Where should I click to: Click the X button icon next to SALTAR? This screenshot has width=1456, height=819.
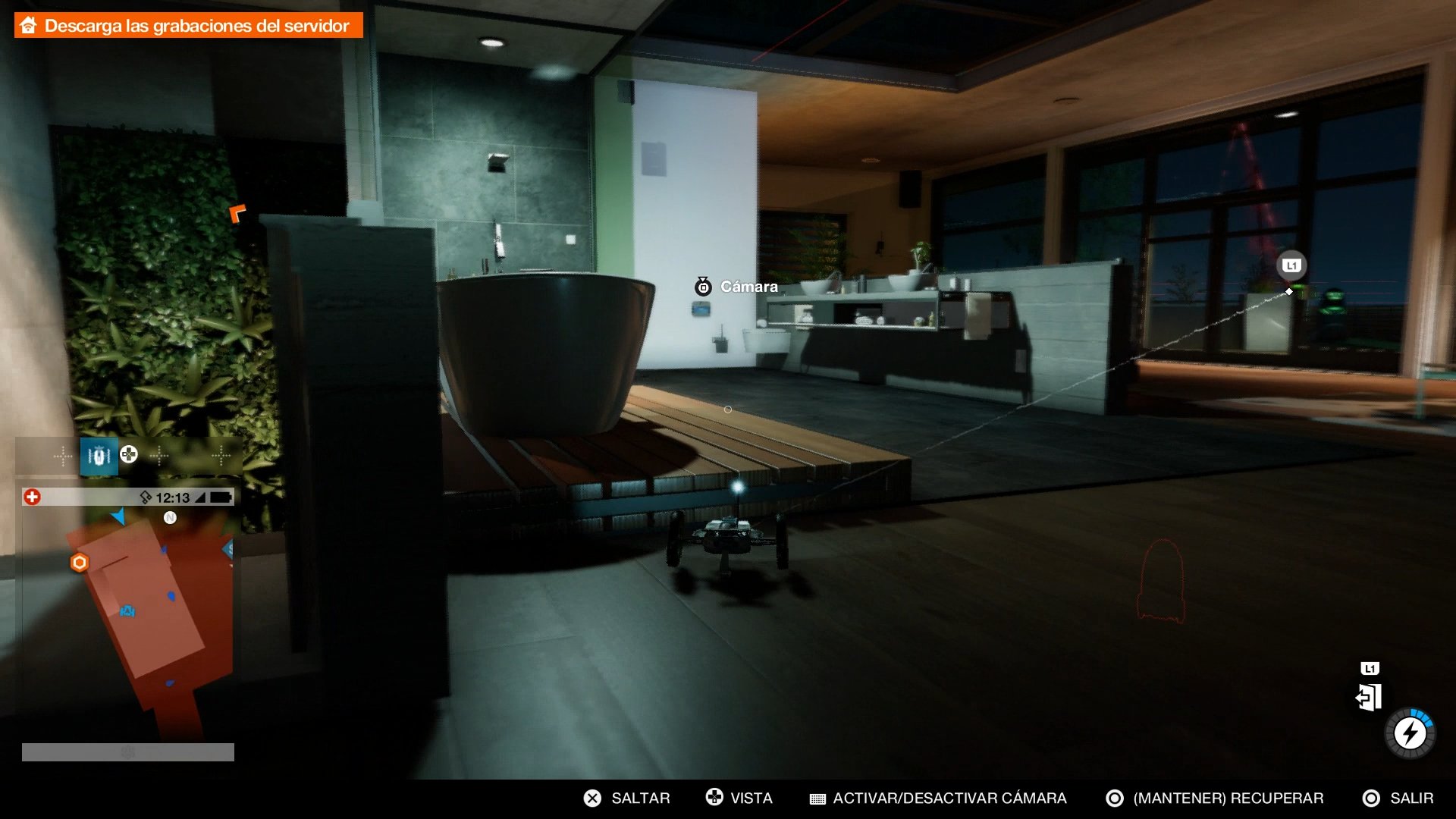[591, 798]
